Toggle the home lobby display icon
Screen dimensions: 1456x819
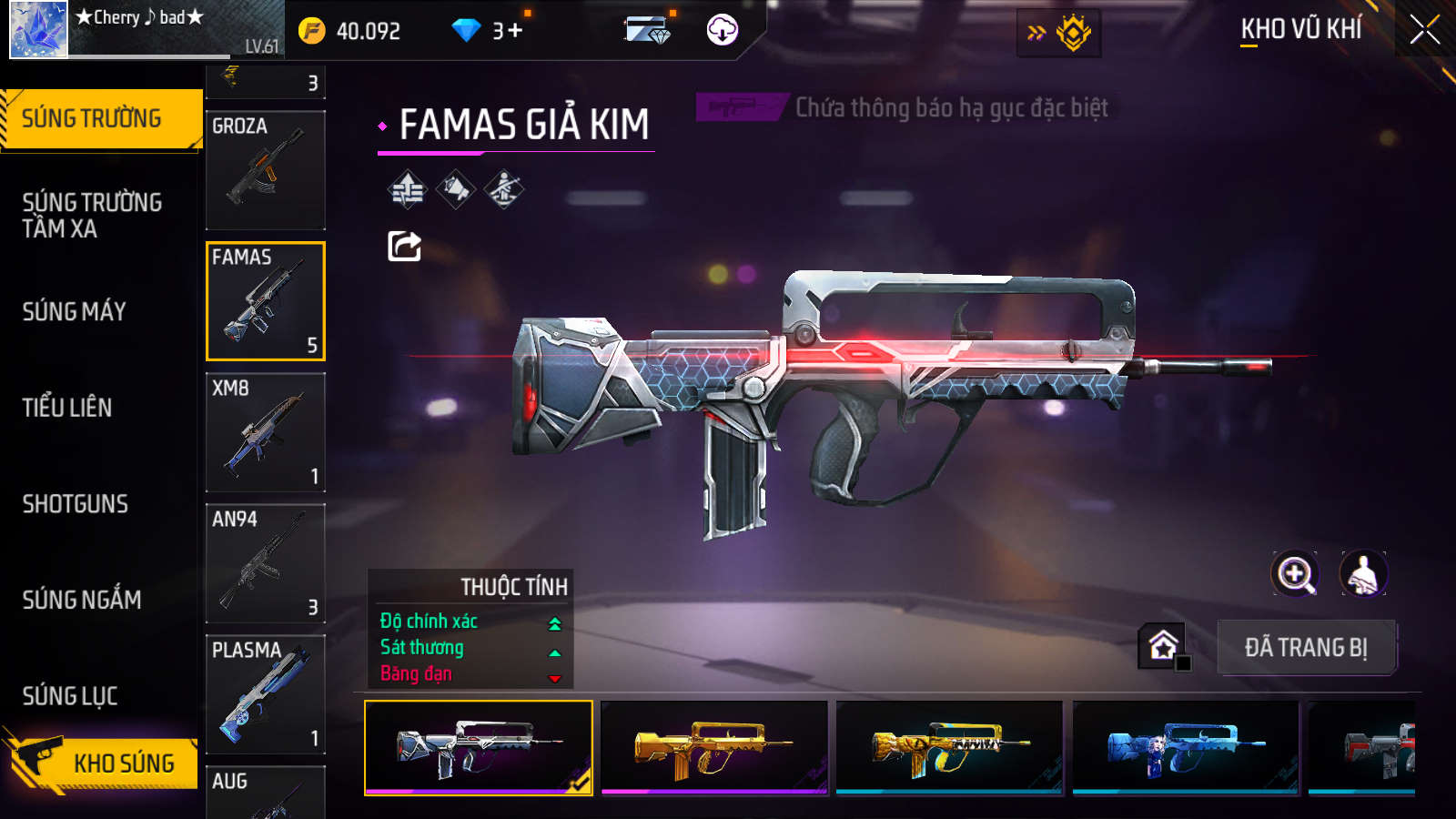coord(1163,646)
